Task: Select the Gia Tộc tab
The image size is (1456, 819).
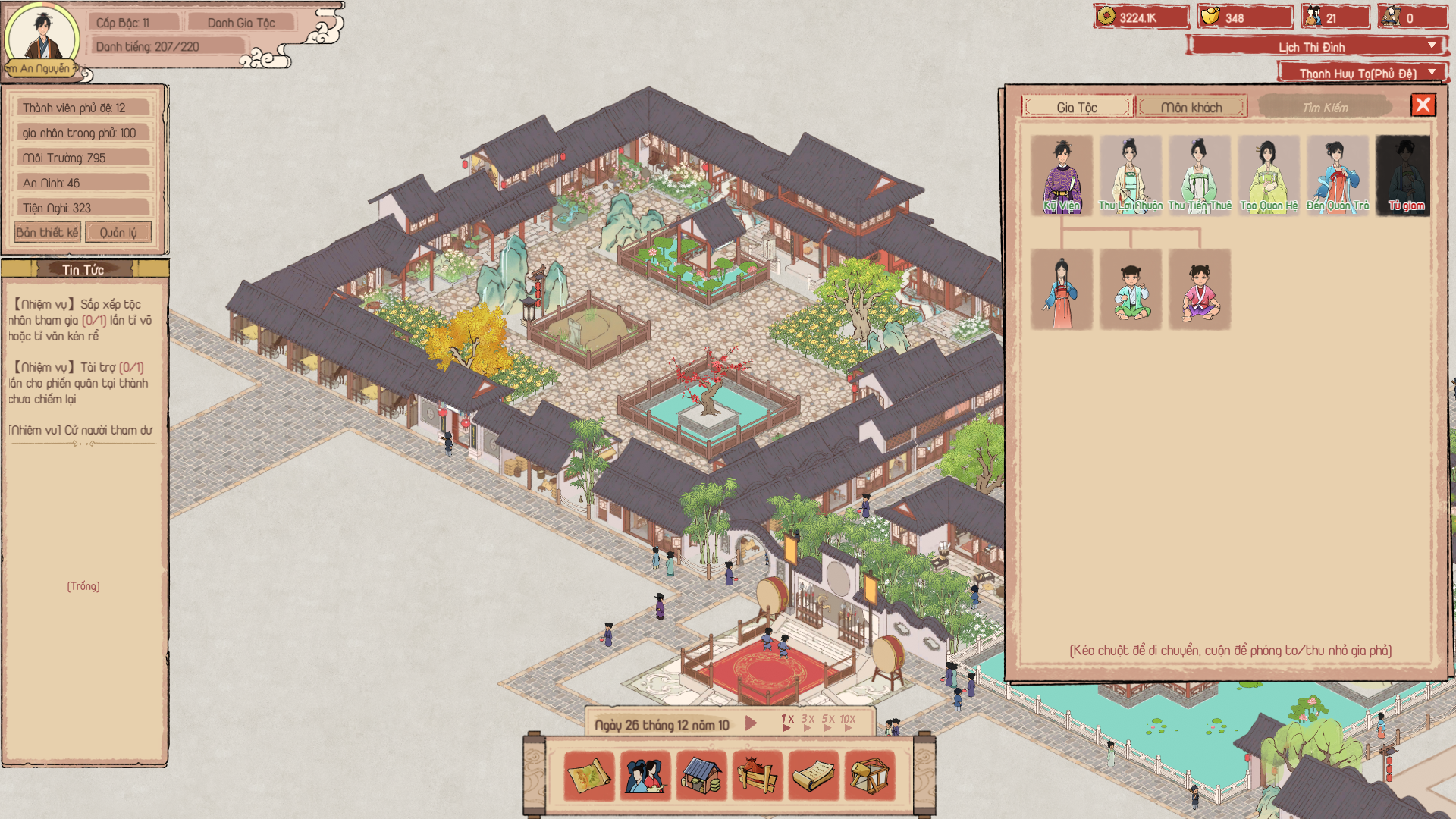Action: (1077, 107)
